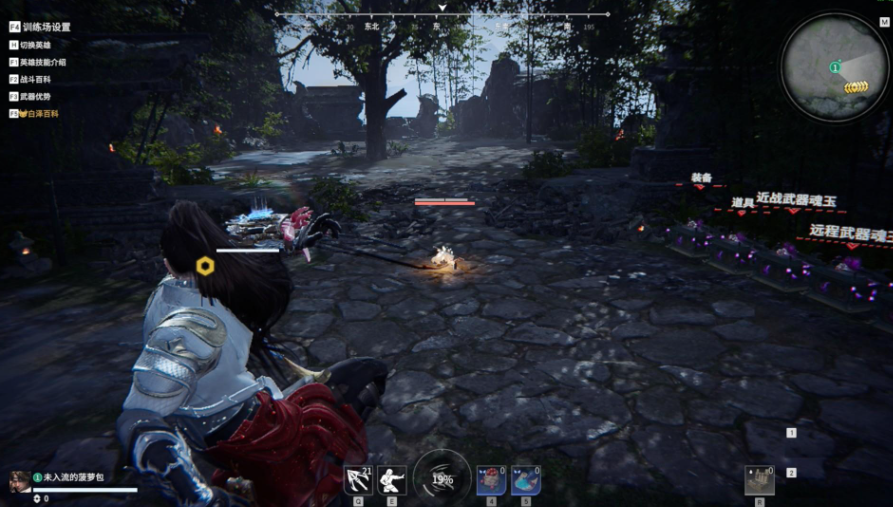Select the repair kit item slot
The height and width of the screenshot is (507, 893).
coord(759,480)
